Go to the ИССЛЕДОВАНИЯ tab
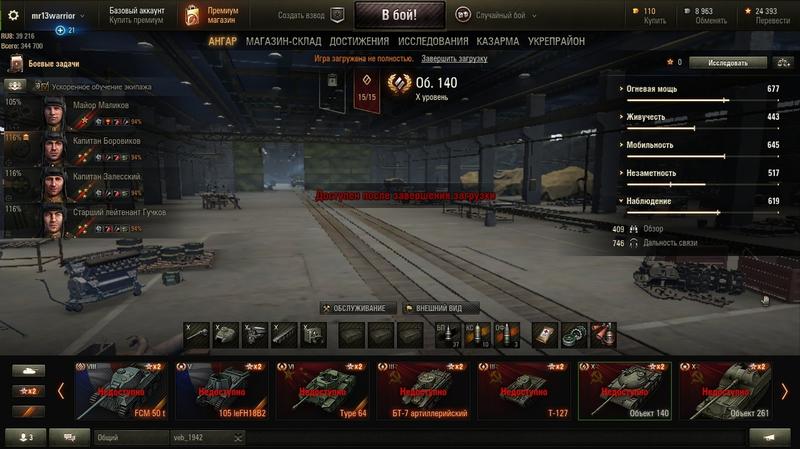Image resolution: width=800 pixels, height=449 pixels. [x=432, y=41]
